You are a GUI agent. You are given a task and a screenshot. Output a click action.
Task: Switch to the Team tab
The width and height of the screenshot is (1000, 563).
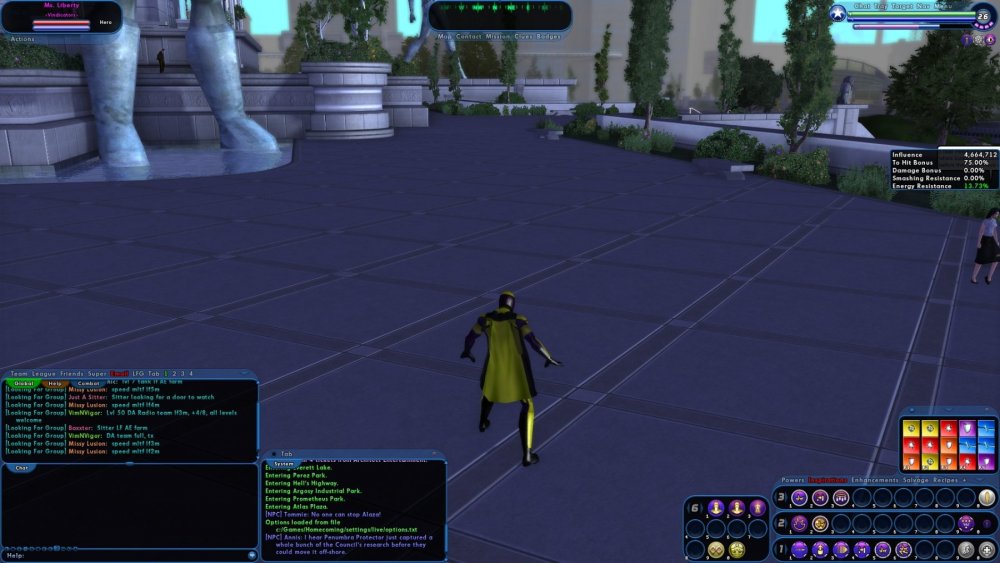pos(18,373)
